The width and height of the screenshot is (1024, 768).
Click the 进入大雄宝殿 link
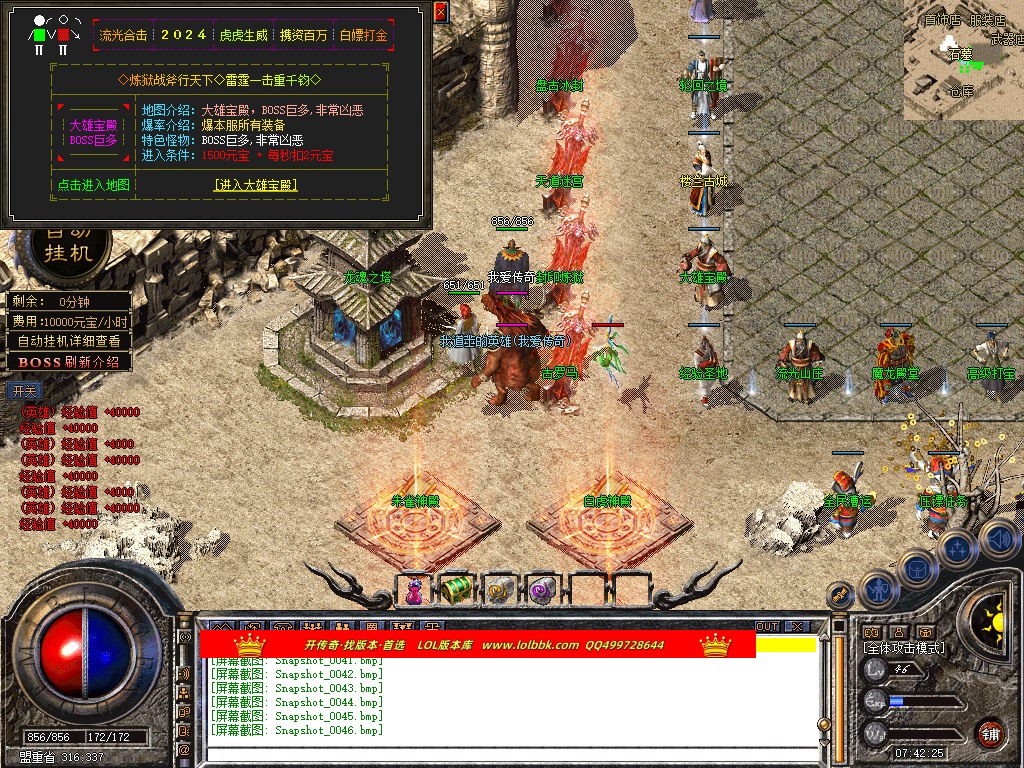coord(256,185)
